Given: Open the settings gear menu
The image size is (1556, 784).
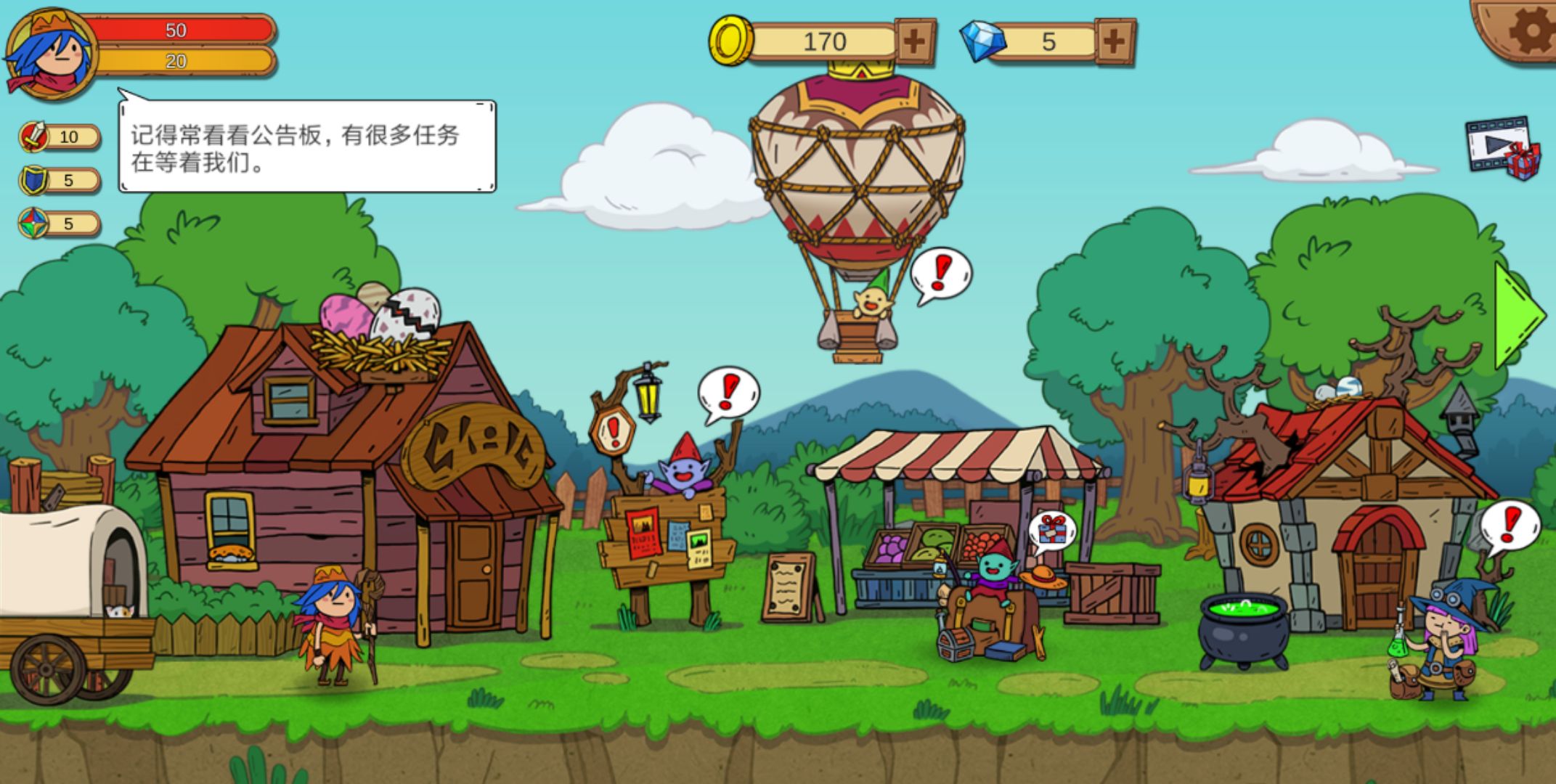Looking at the screenshot, I should pos(1532,25).
